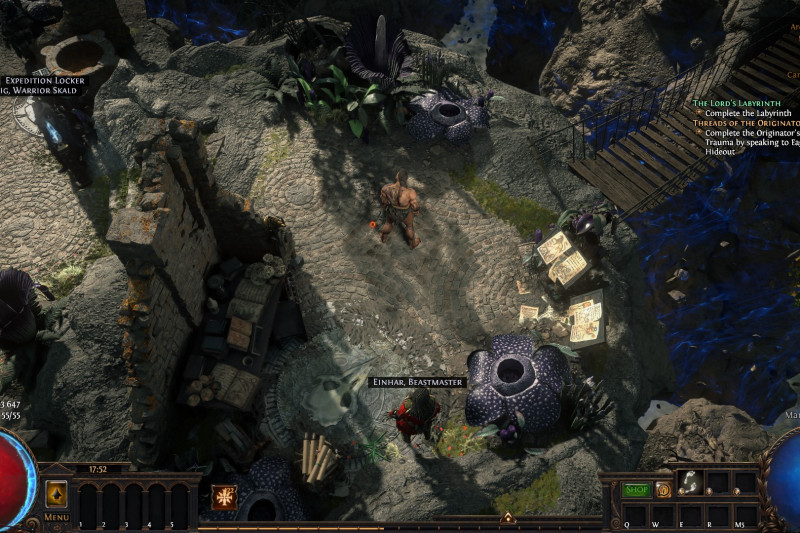Open the green Shop button

pos(636,490)
